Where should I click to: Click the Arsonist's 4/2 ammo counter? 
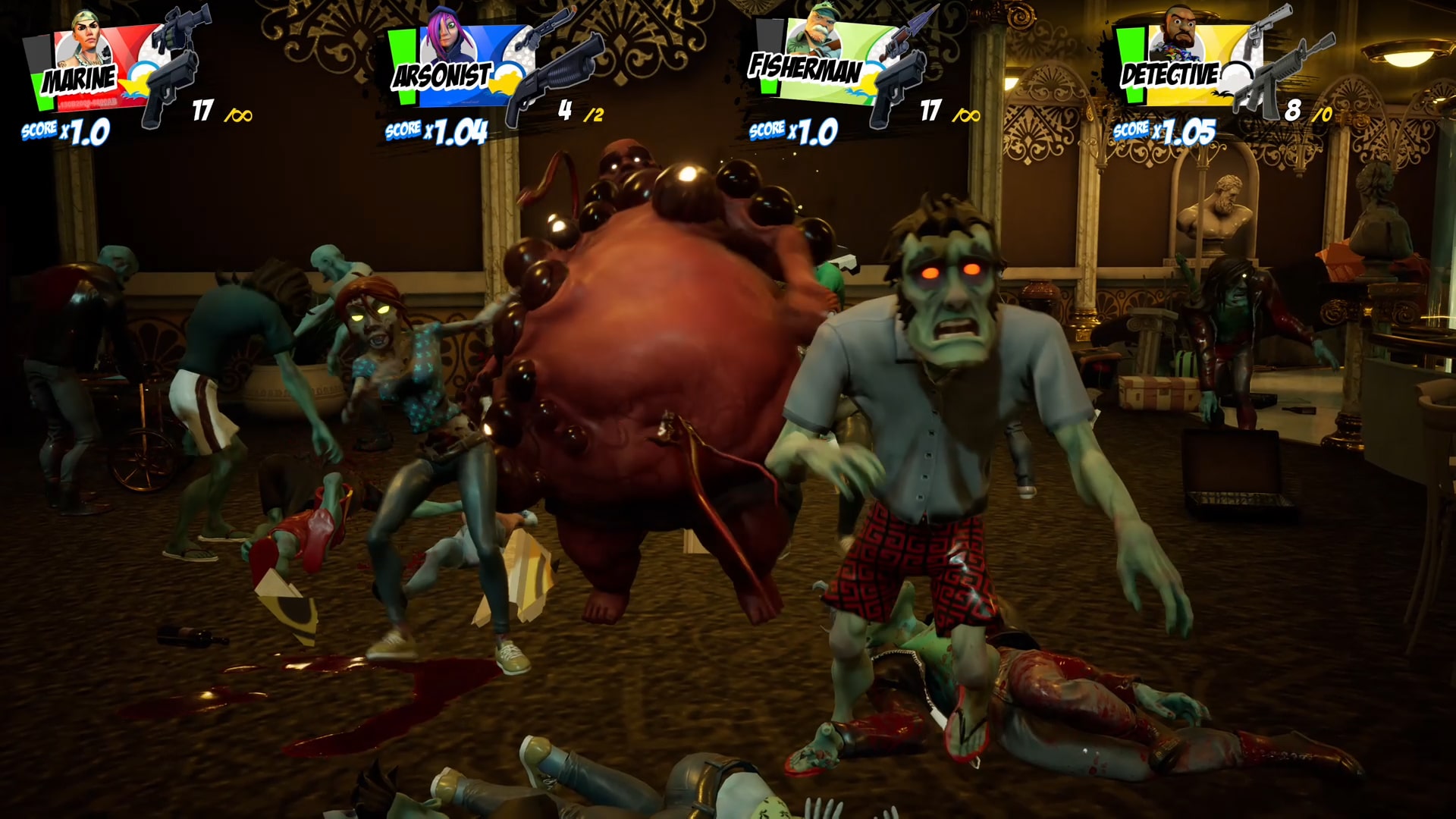coord(580,112)
